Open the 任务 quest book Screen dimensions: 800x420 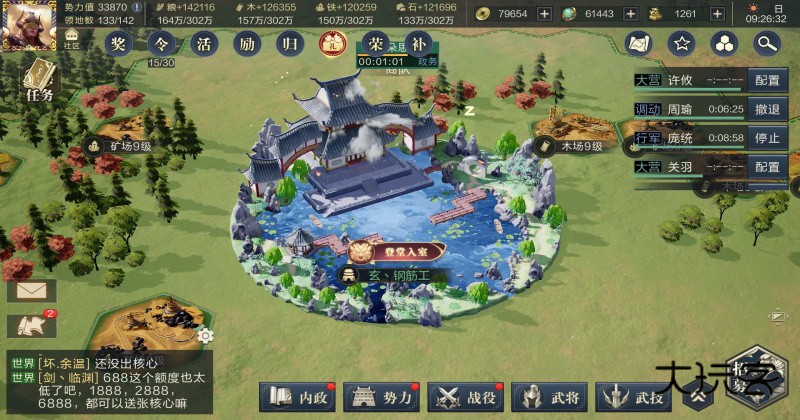click(38, 80)
